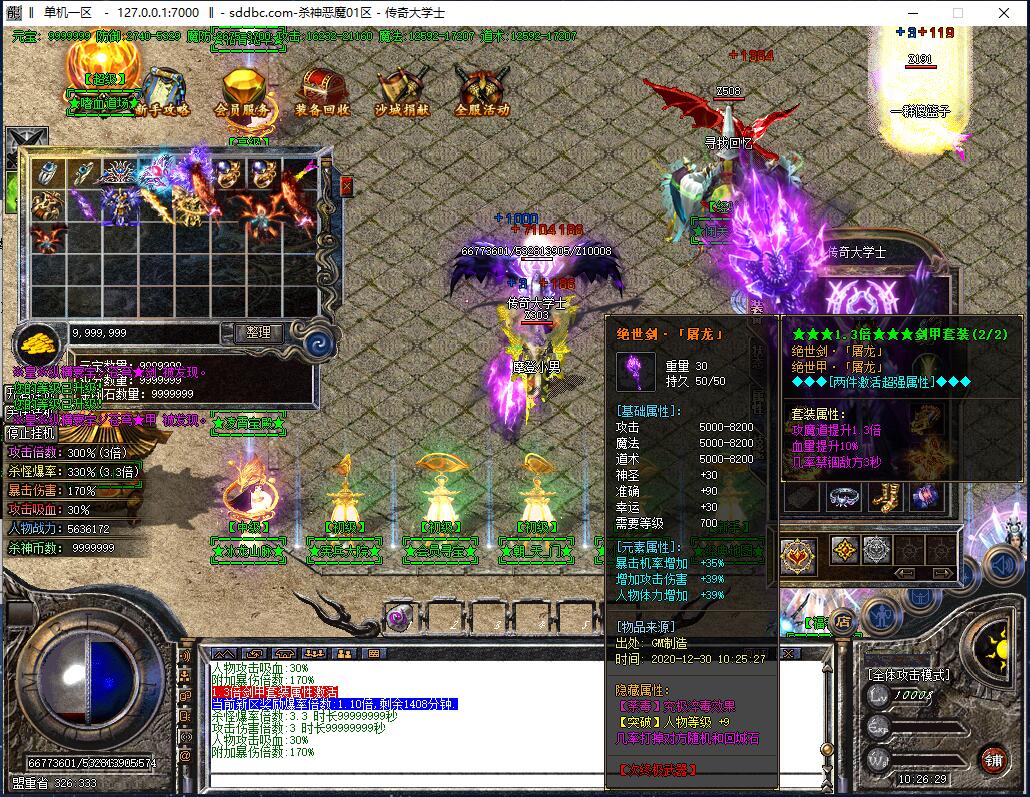
Task: Close the game window from the title bar
Action: (x=1003, y=13)
